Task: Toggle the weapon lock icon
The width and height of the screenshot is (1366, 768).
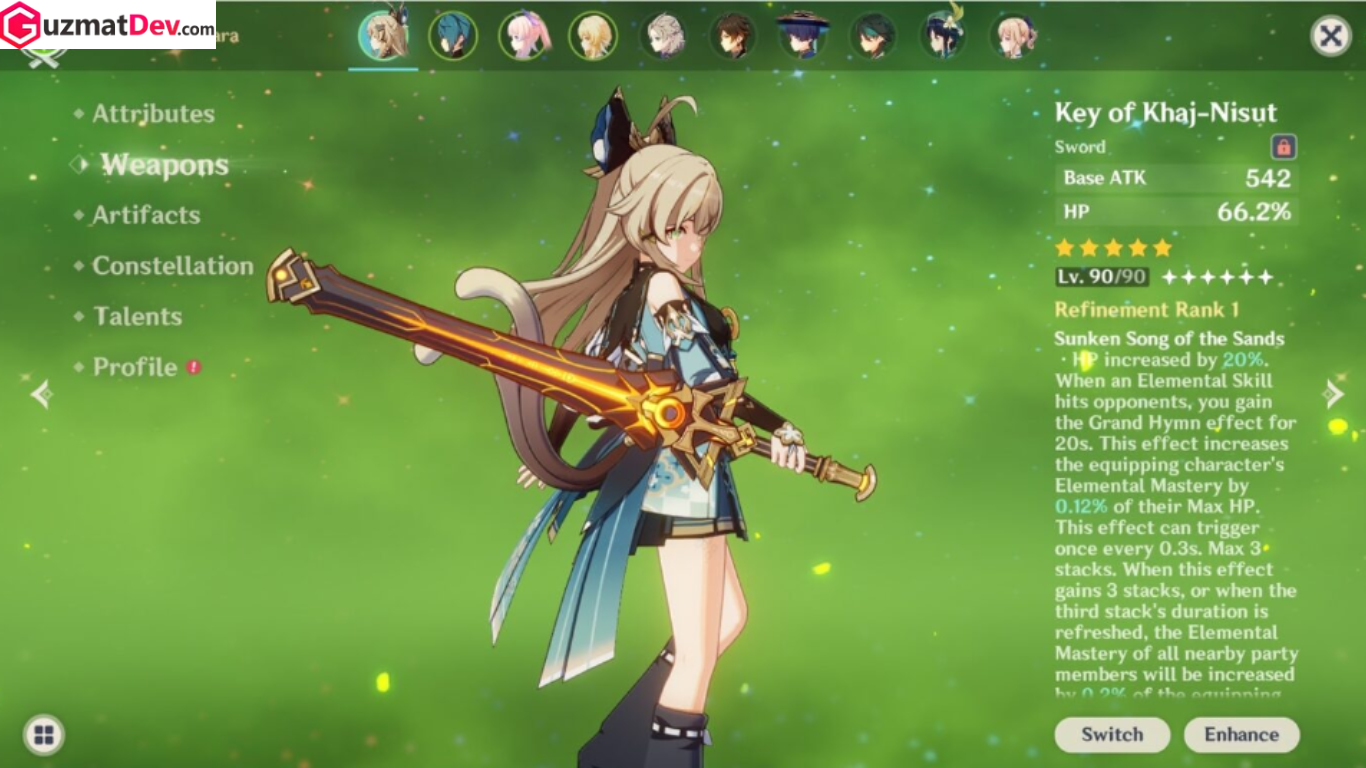Action: coord(1283,147)
